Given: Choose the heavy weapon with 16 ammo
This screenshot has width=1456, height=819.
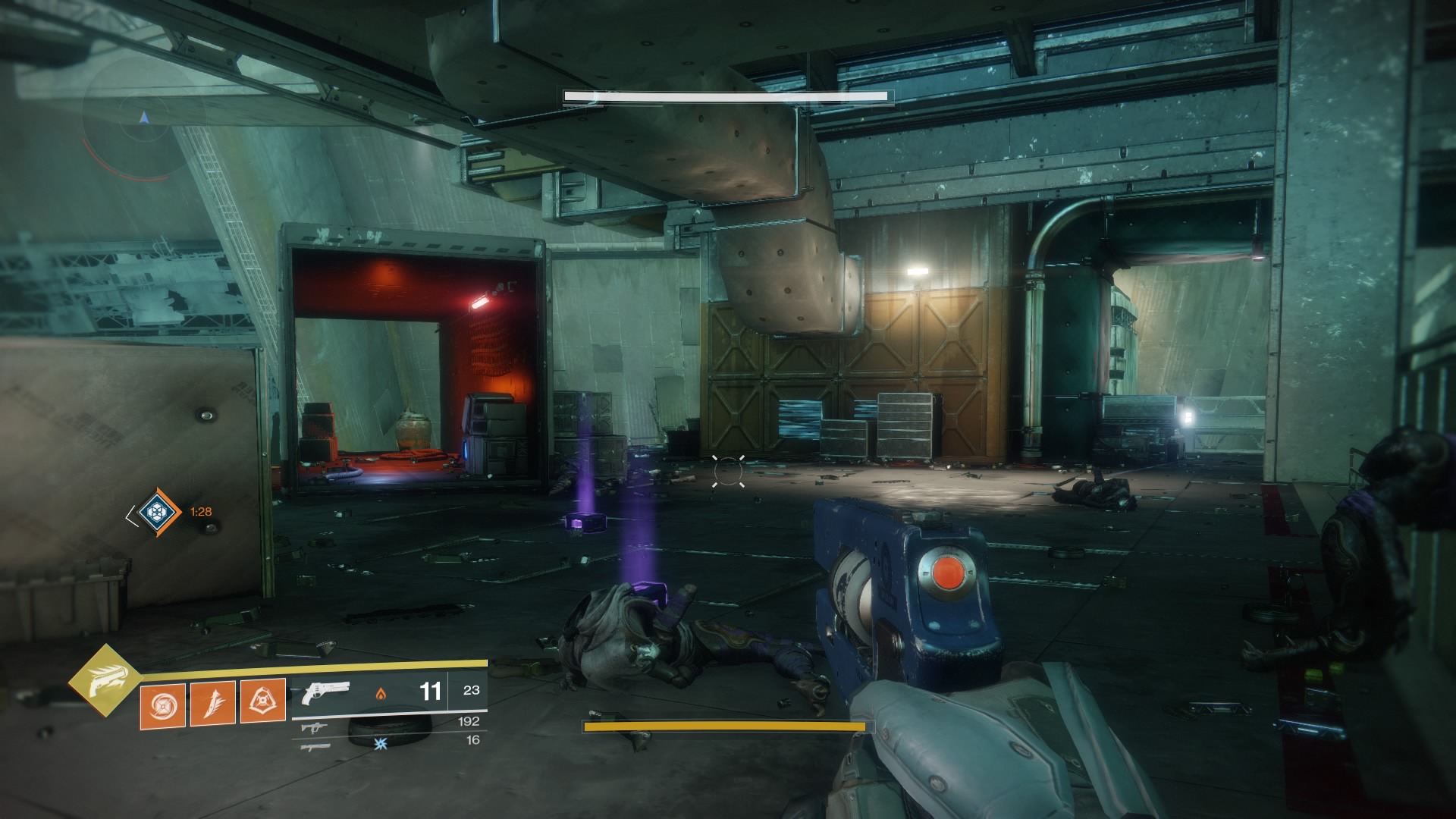Looking at the screenshot, I should coord(312,746).
